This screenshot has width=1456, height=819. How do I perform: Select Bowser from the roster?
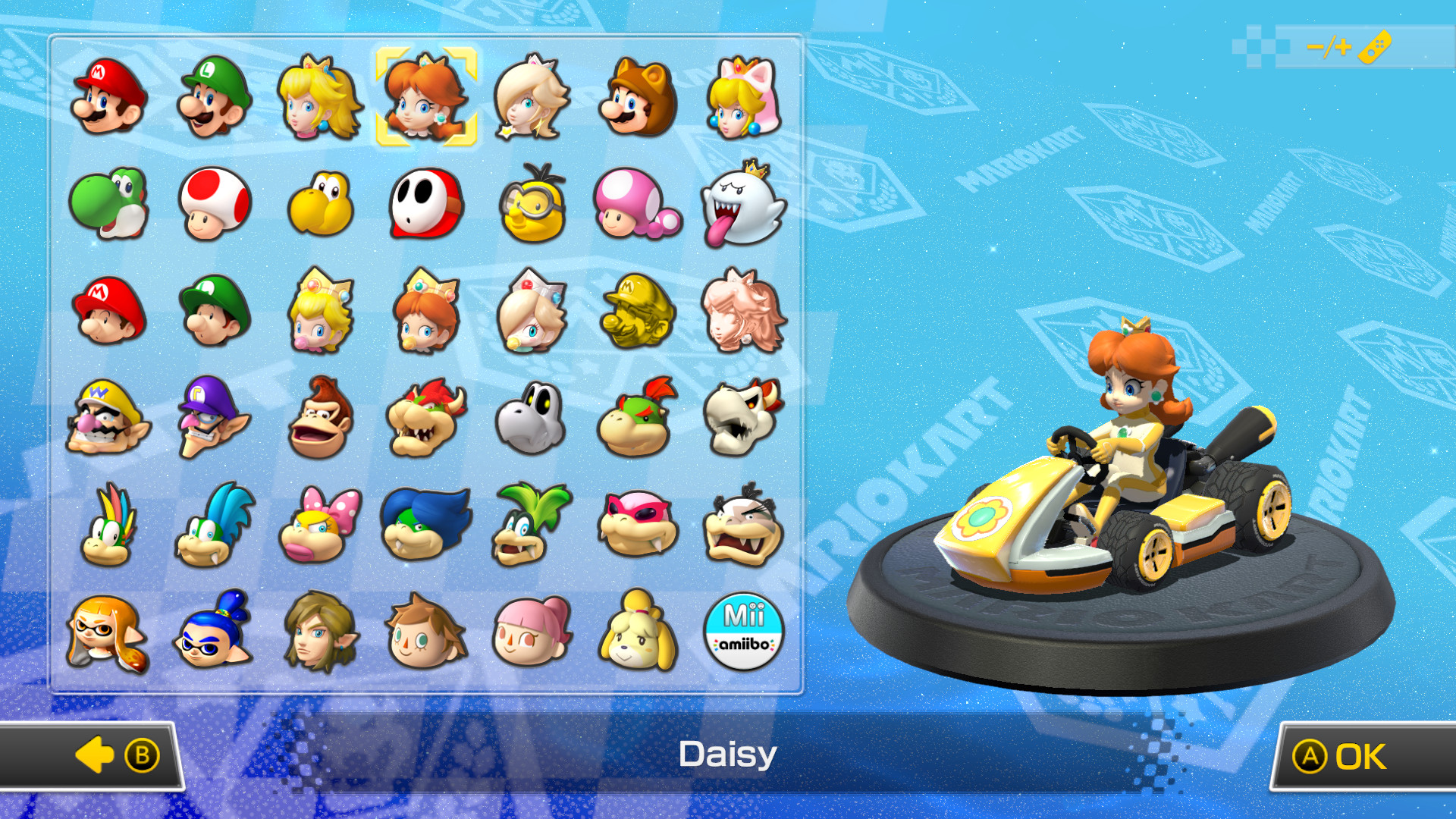point(426,416)
